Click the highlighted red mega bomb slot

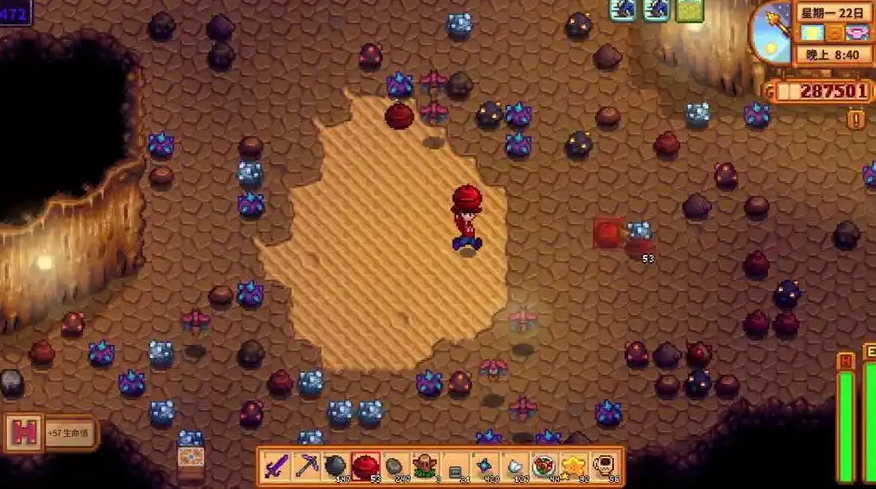coord(365,466)
